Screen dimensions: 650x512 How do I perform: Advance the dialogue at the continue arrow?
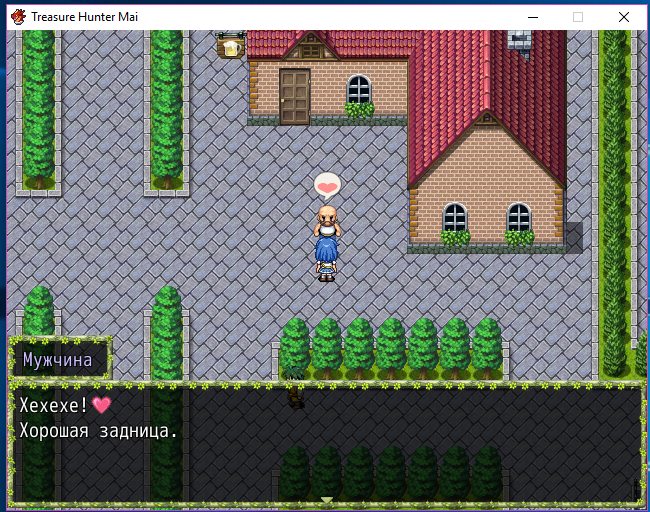pyautogui.click(x=326, y=498)
